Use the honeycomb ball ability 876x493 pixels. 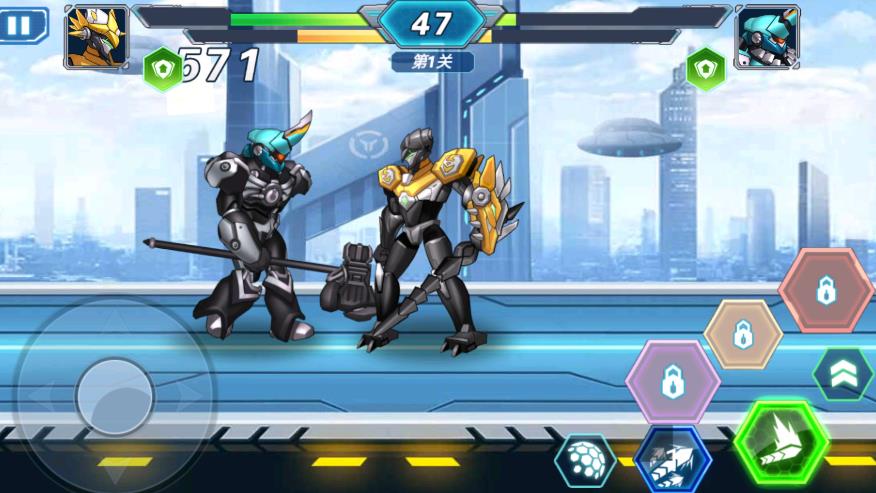[x=585, y=461]
